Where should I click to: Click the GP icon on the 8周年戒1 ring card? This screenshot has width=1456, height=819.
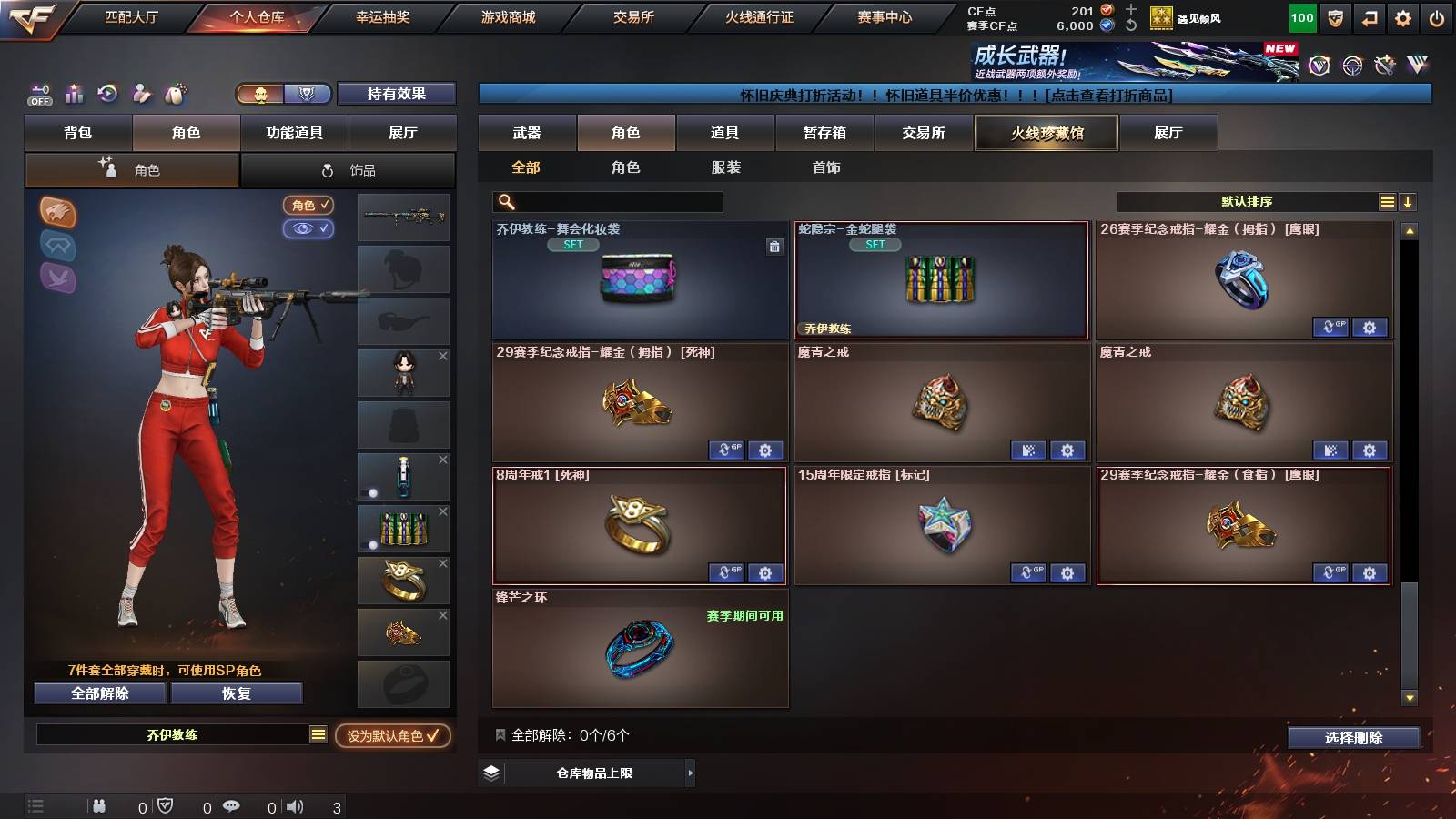coord(726,573)
